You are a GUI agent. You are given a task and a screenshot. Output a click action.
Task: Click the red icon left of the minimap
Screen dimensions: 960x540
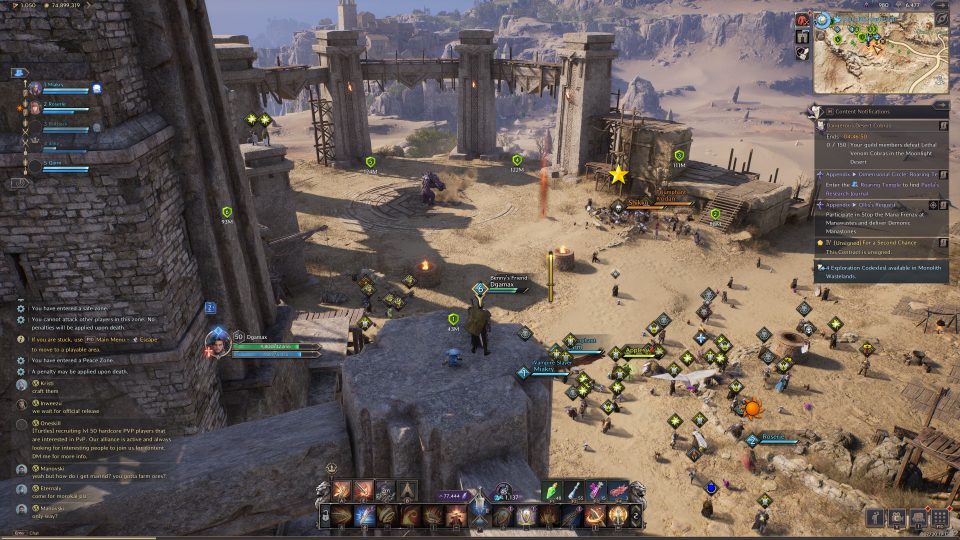point(803,20)
